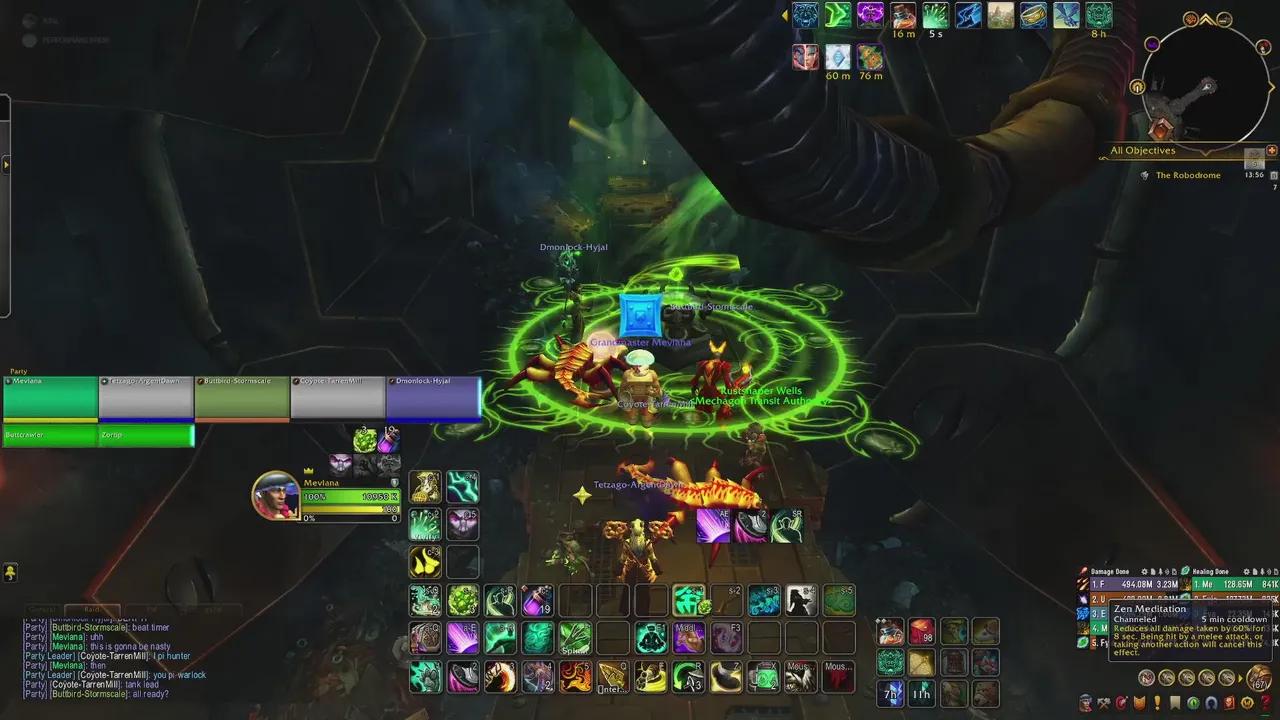Open the Quest Log exclamation icon
The width and height of the screenshot is (1280, 720).
click(1157, 705)
